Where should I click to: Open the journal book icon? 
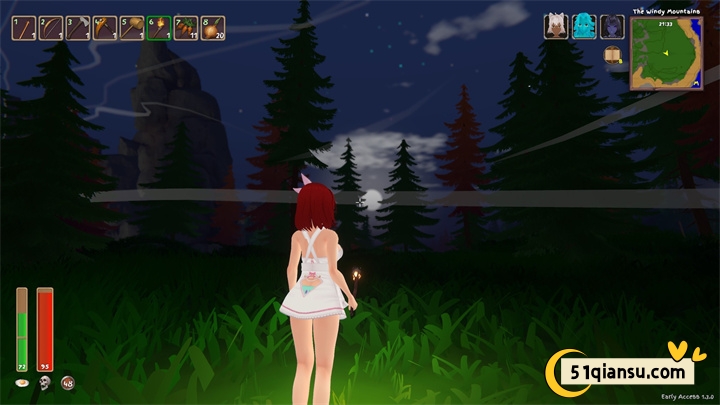(614, 56)
